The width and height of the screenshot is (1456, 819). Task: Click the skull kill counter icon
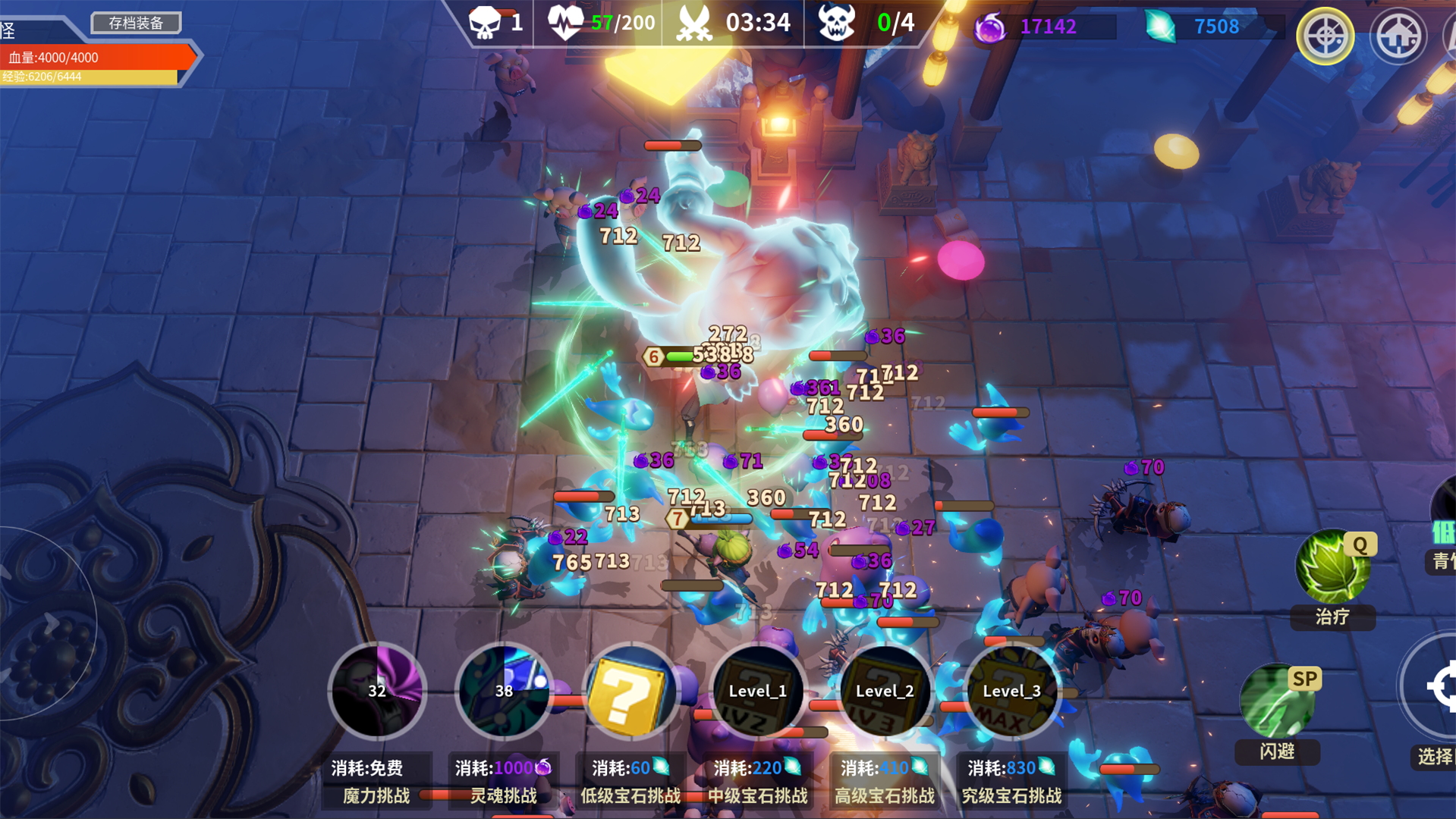click(x=486, y=22)
